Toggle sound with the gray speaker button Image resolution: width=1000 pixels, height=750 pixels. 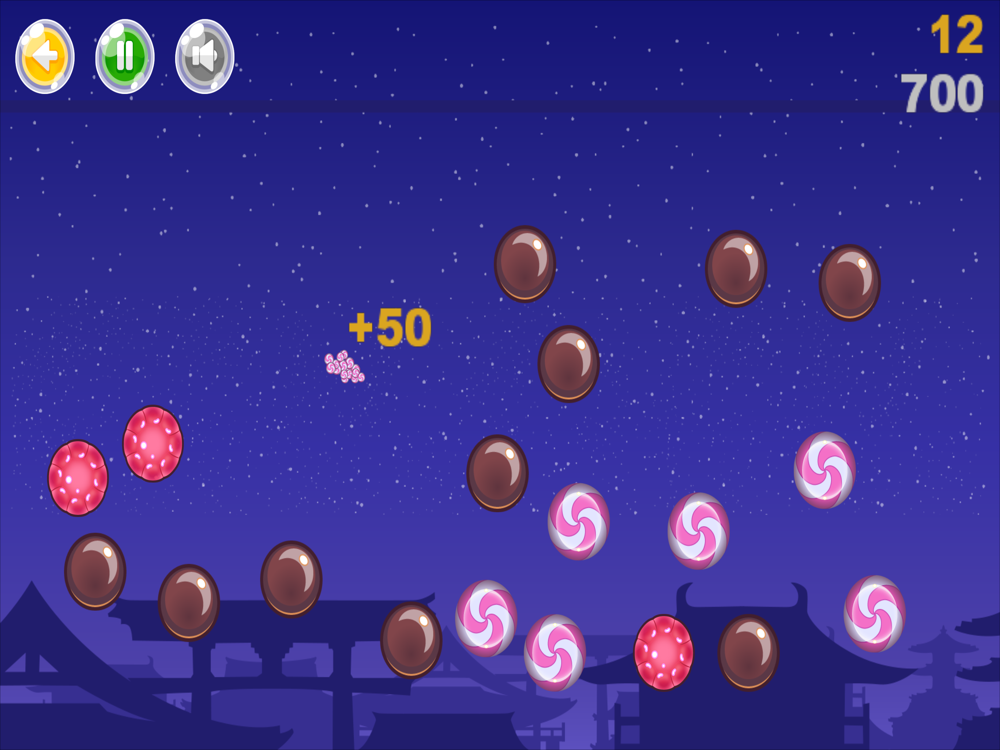tap(204, 56)
